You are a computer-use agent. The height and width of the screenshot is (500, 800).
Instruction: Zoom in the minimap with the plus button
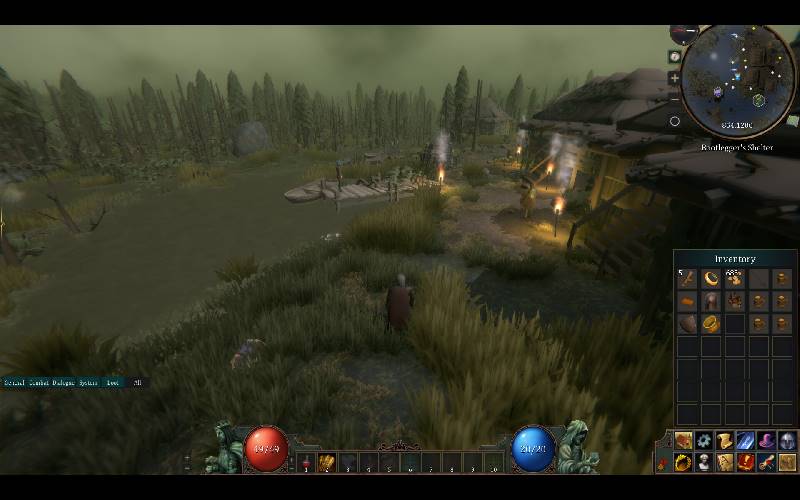point(675,78)
